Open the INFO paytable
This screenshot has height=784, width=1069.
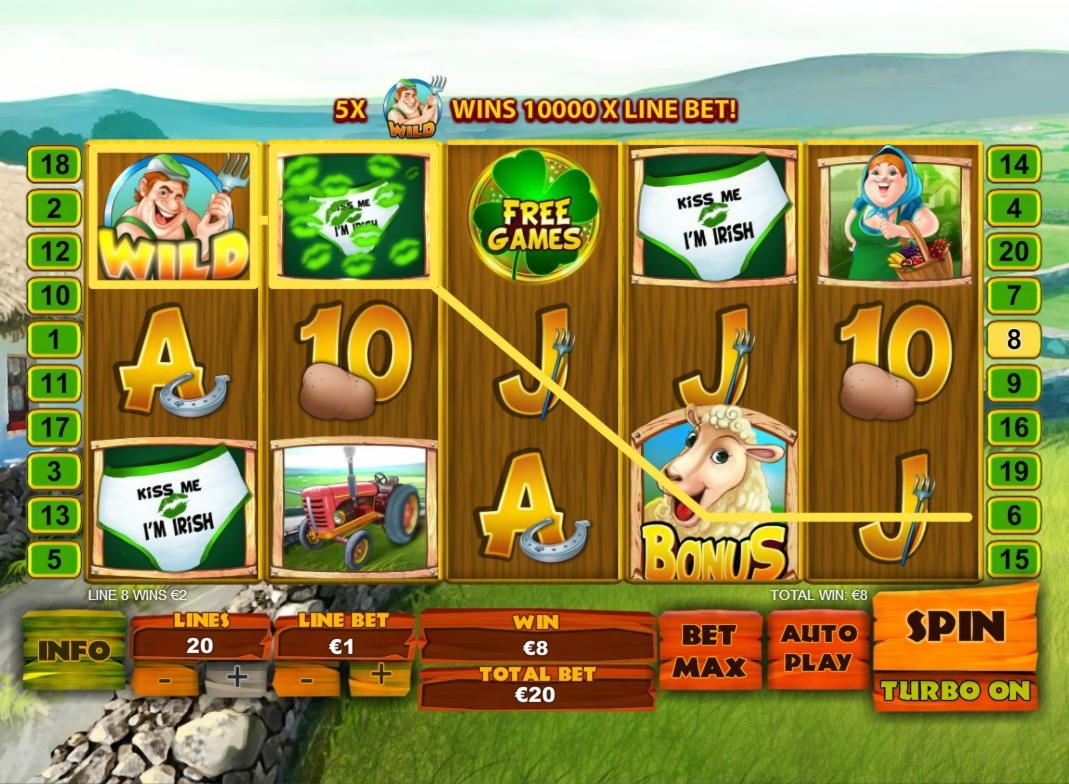point(73,650)
